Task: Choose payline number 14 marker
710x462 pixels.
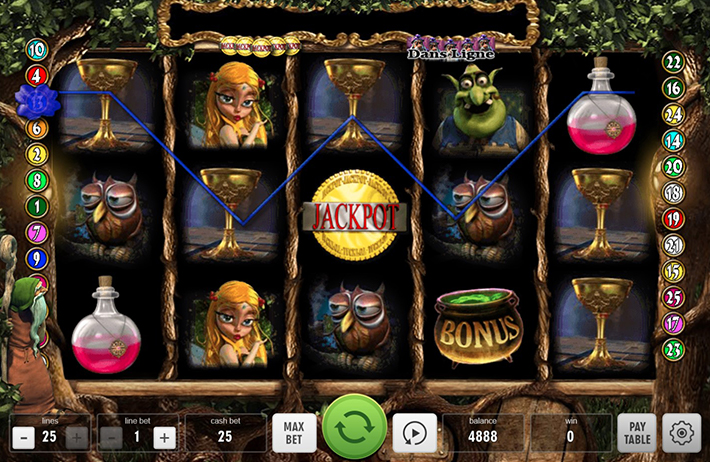Action: click(673, 140)
